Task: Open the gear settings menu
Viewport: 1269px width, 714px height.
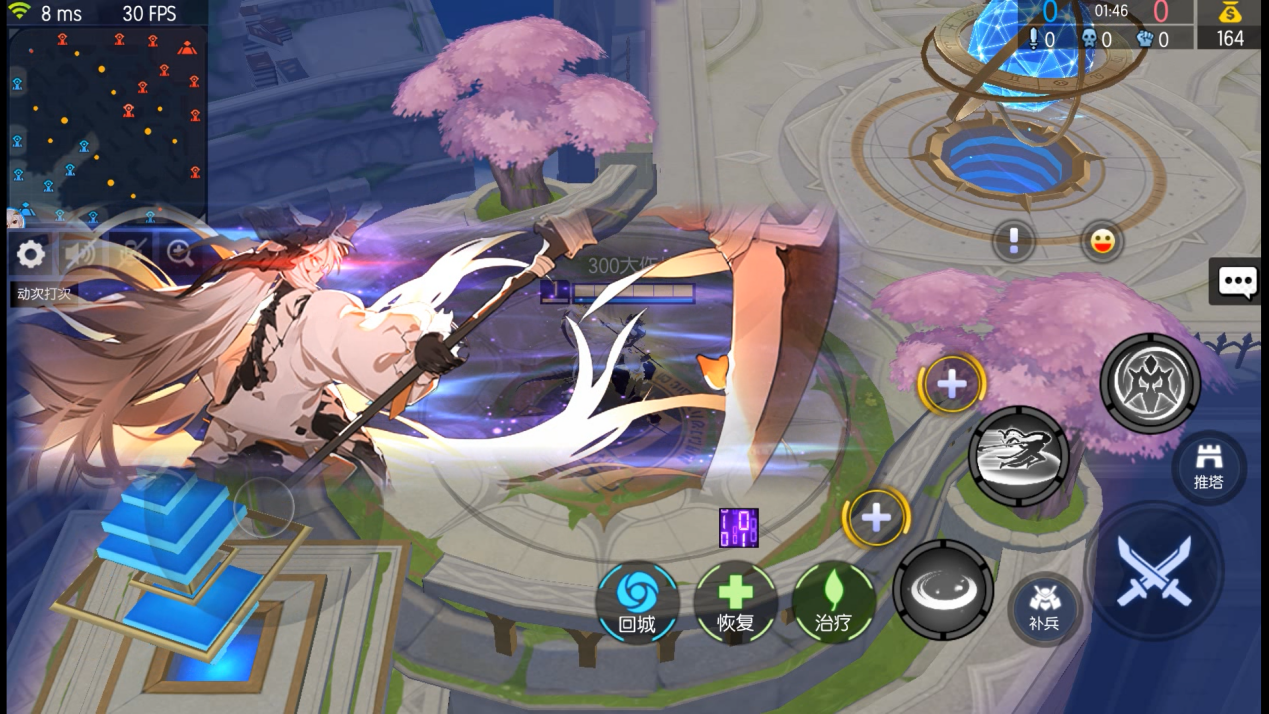Action: 31,254
